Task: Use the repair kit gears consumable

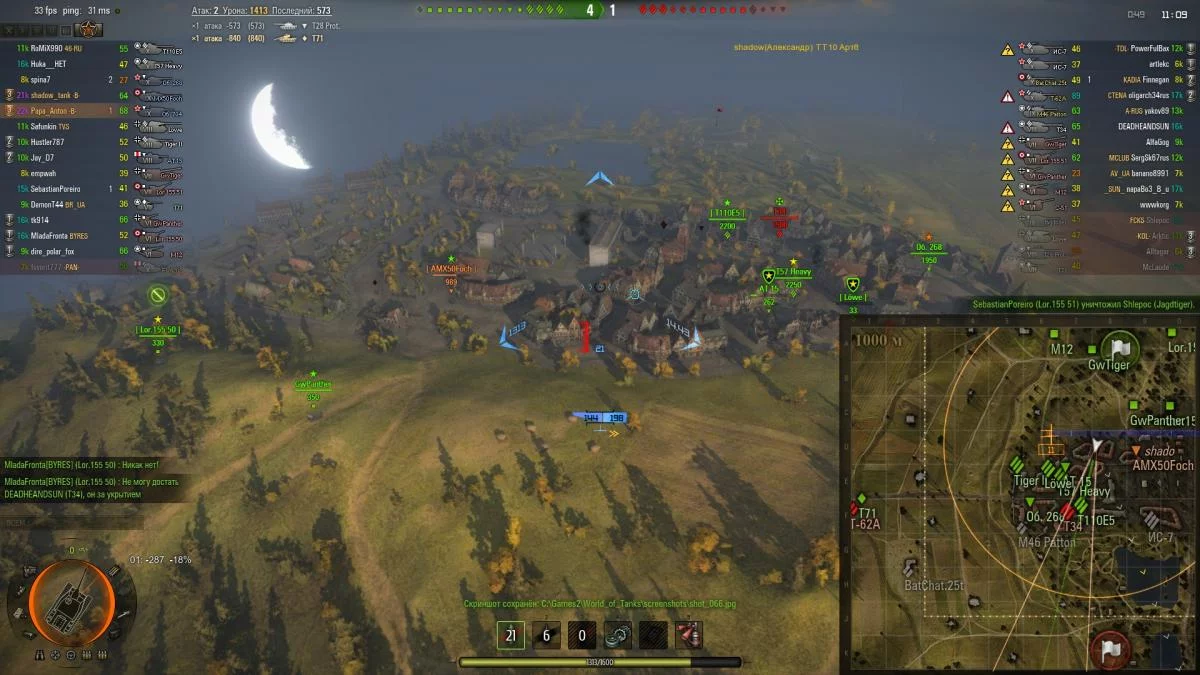Action: point(617,635)
